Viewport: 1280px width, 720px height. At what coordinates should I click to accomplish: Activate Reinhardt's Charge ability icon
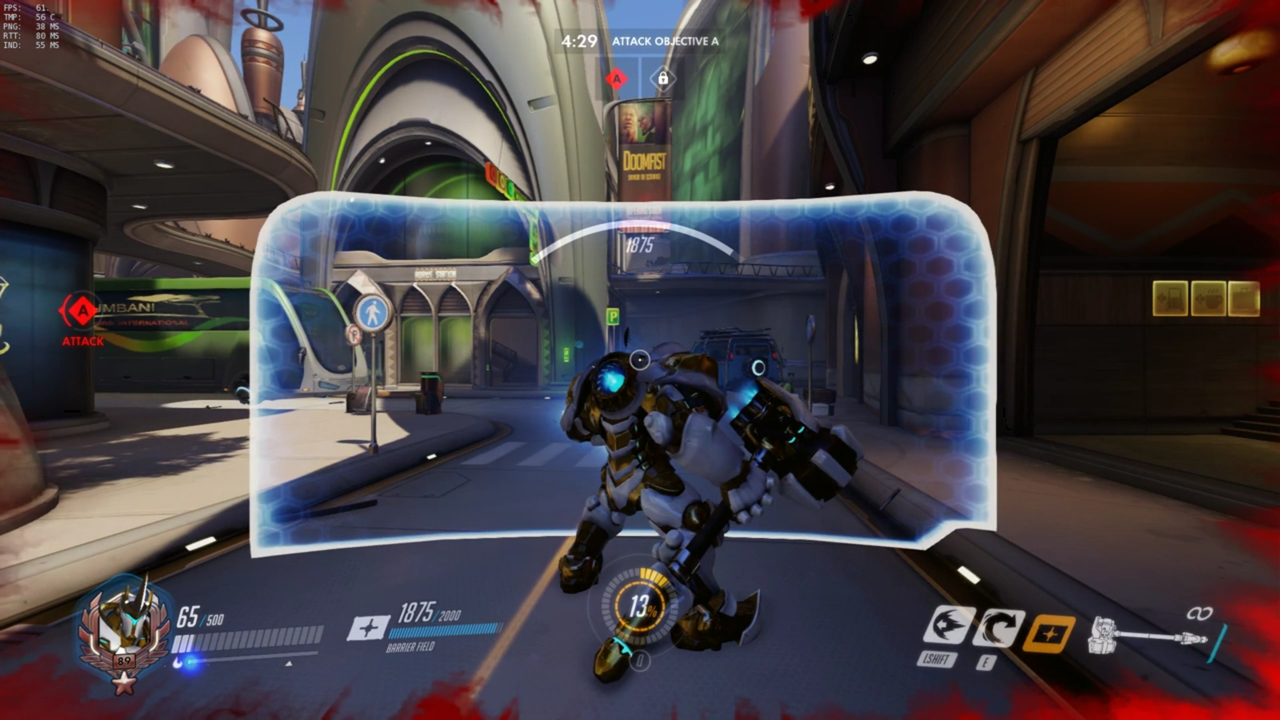[x=948, y=625]
